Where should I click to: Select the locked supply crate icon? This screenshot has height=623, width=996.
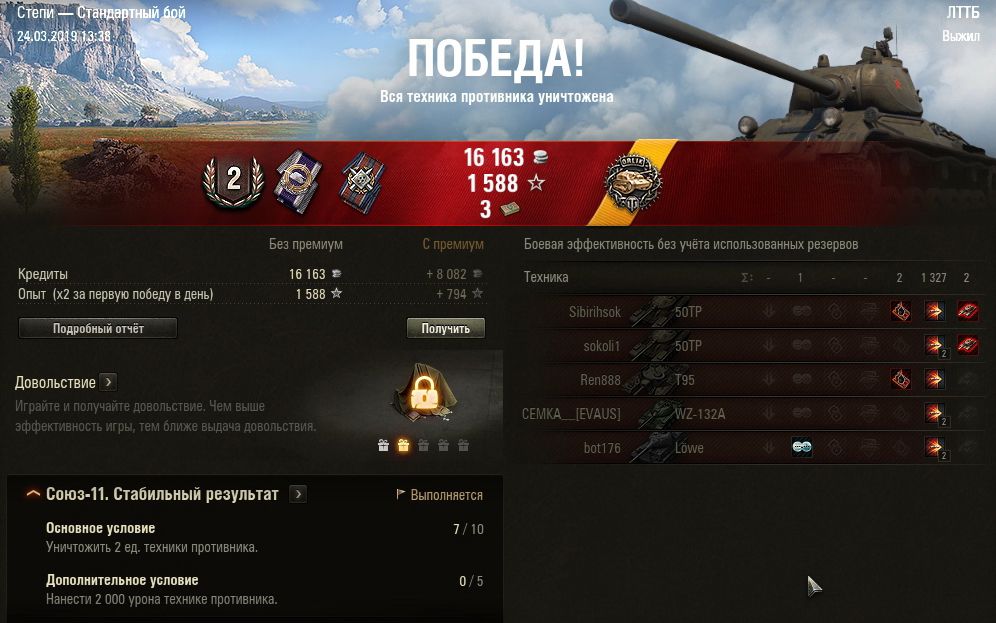click(x=425, y=396)
